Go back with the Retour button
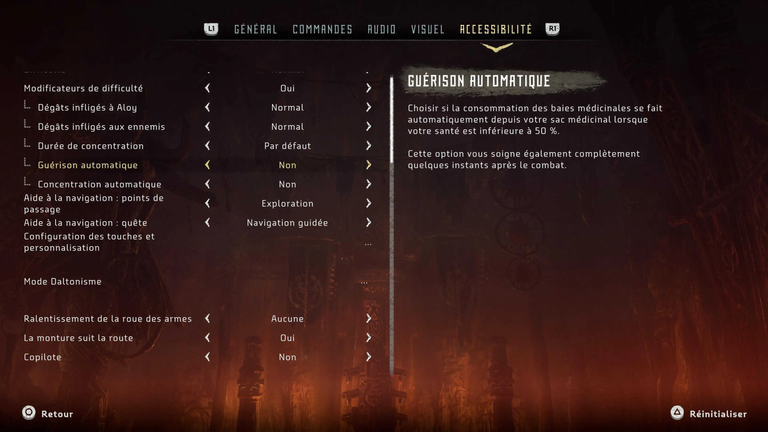The height and width of the screenshot is (432, 768). point(48,413)
